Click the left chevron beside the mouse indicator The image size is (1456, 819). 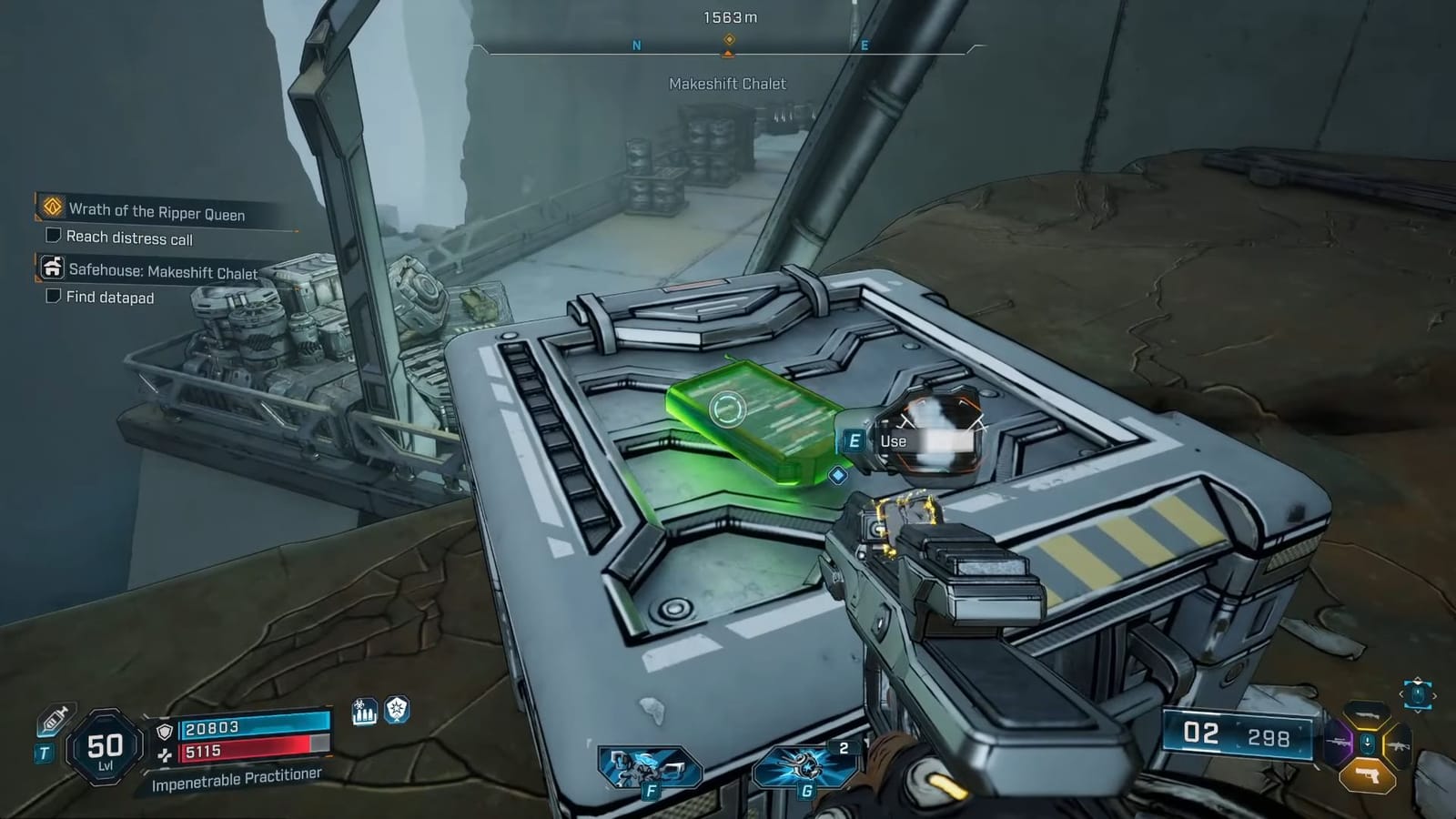1402,694
